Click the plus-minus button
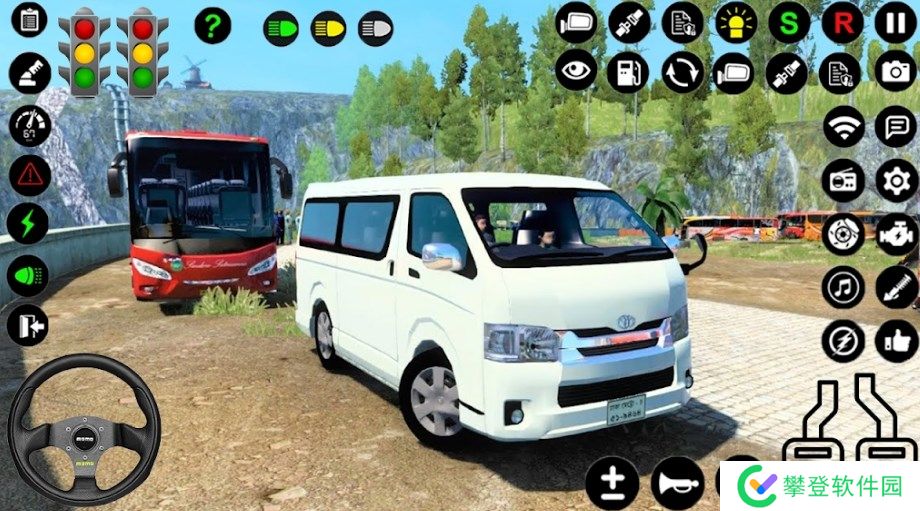The image size is (920, 511). click(612, 484)
